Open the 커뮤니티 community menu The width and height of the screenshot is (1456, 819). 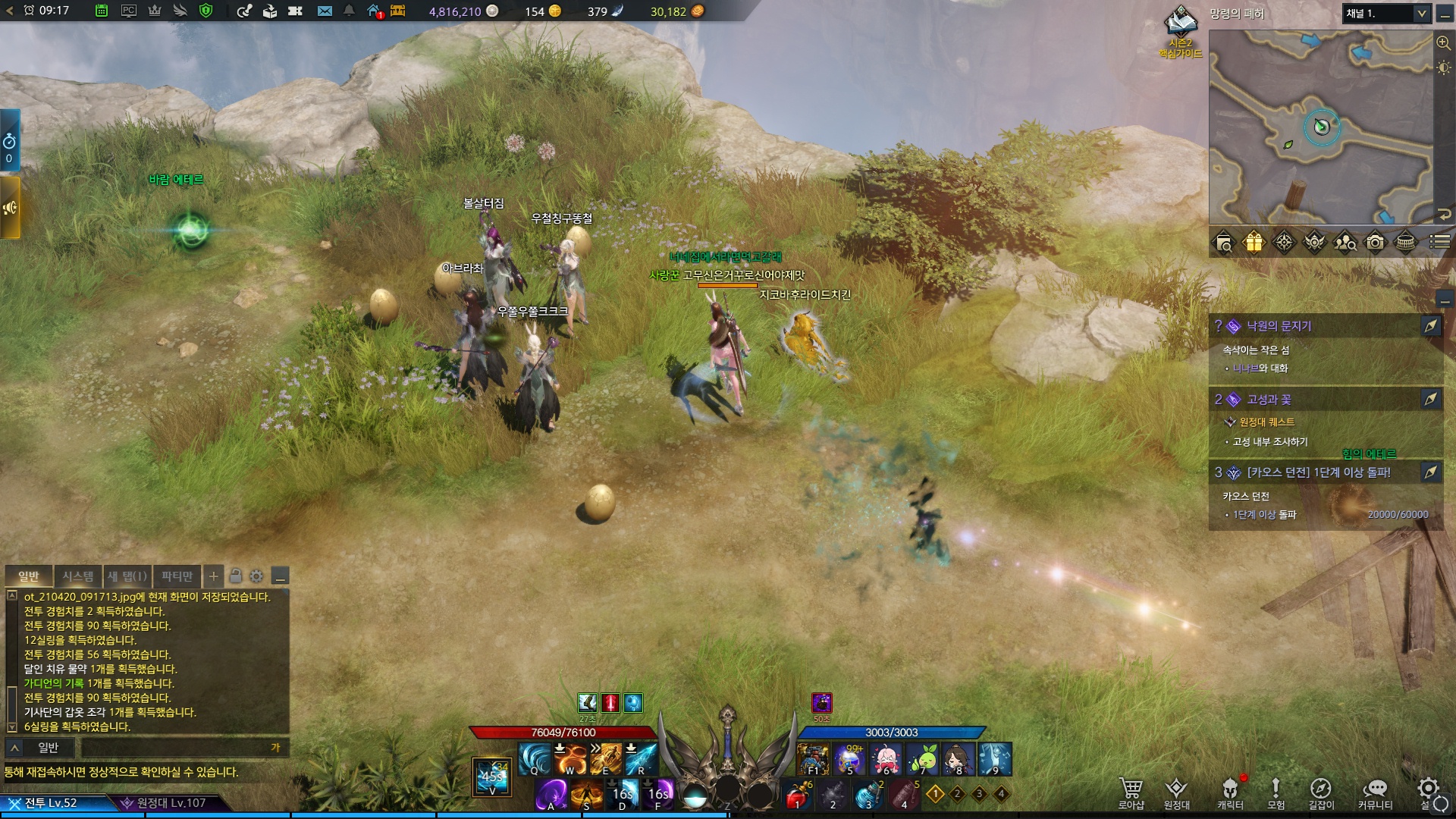coord(1375,793)
